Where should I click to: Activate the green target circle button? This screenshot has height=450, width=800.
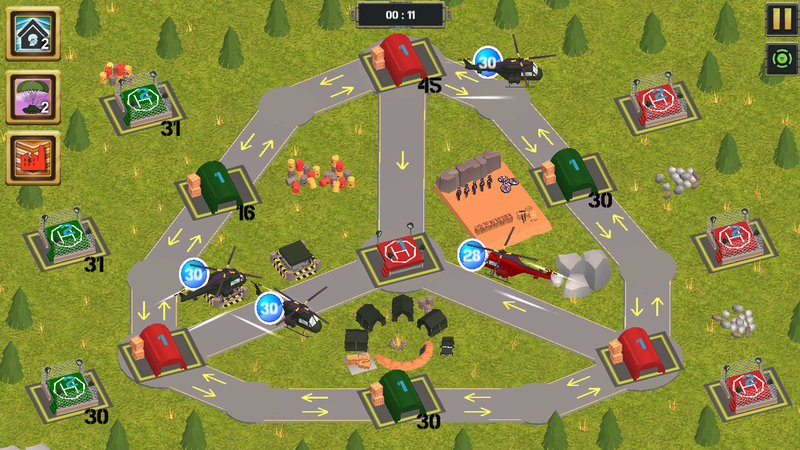tap(779, 58)
